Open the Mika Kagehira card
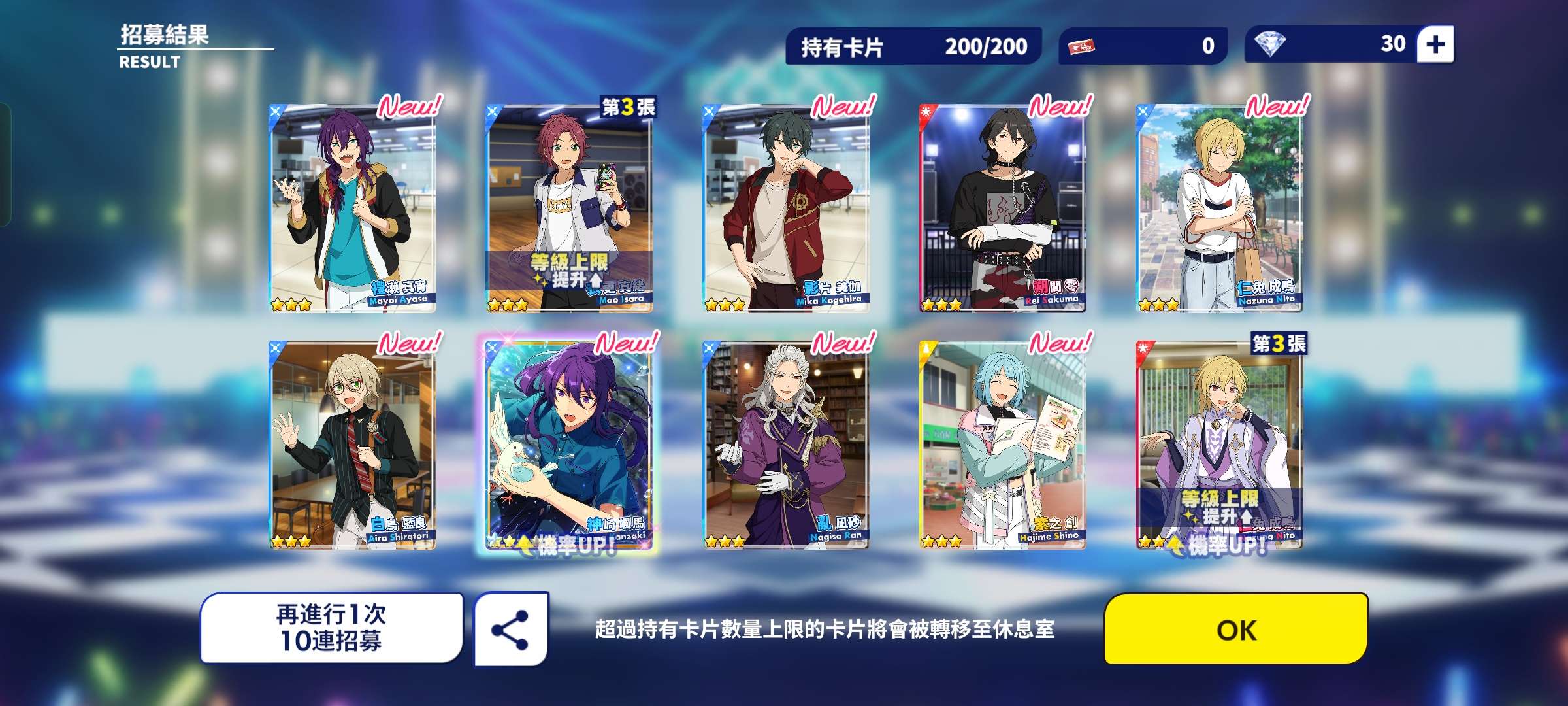Screen dimensions: 1568x706 (x=786, y=208)
